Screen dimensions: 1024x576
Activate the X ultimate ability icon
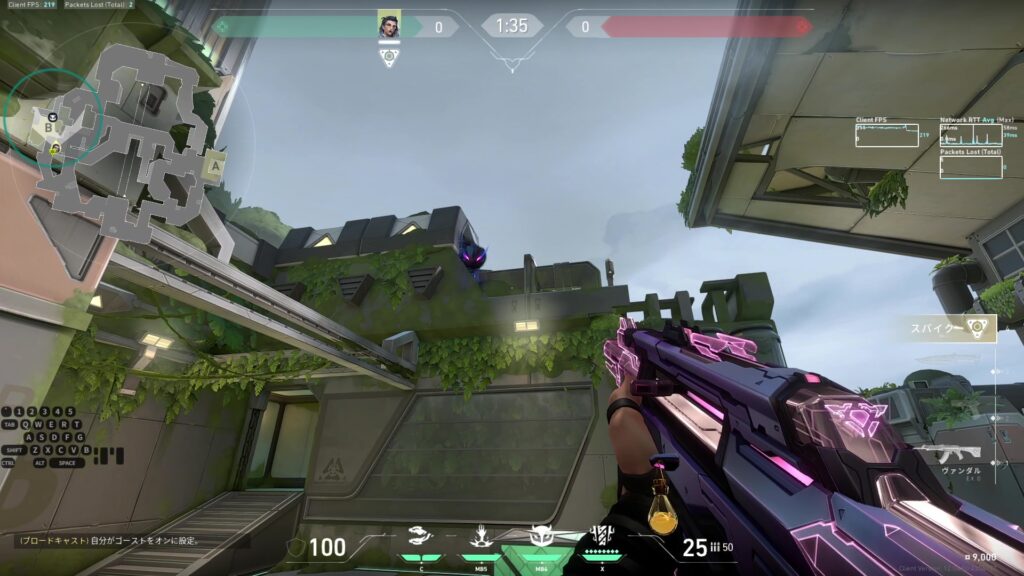click(602, 537)
